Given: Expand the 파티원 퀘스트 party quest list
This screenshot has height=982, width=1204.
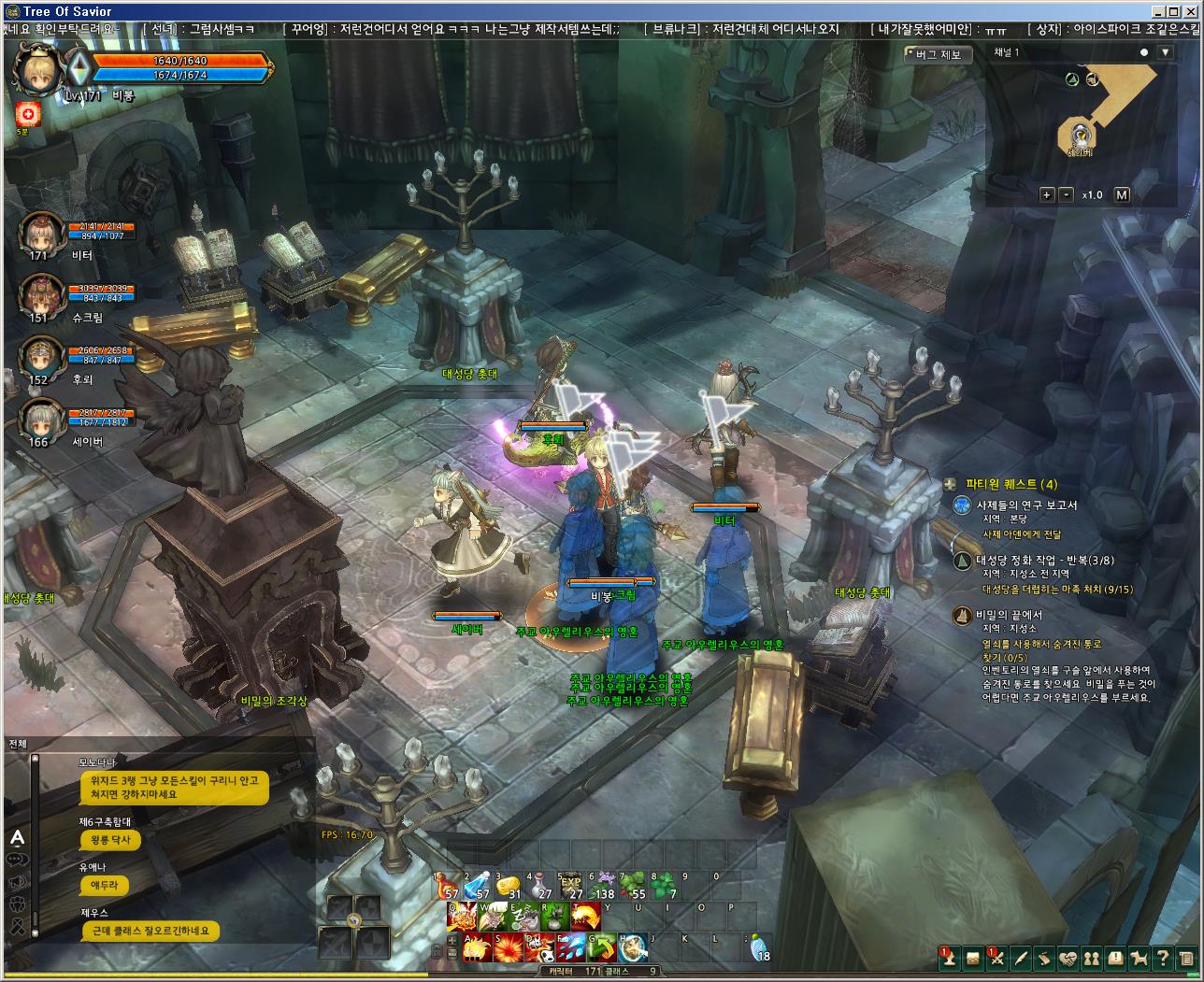Looking at the screenshot, I should tap(950, 484).
